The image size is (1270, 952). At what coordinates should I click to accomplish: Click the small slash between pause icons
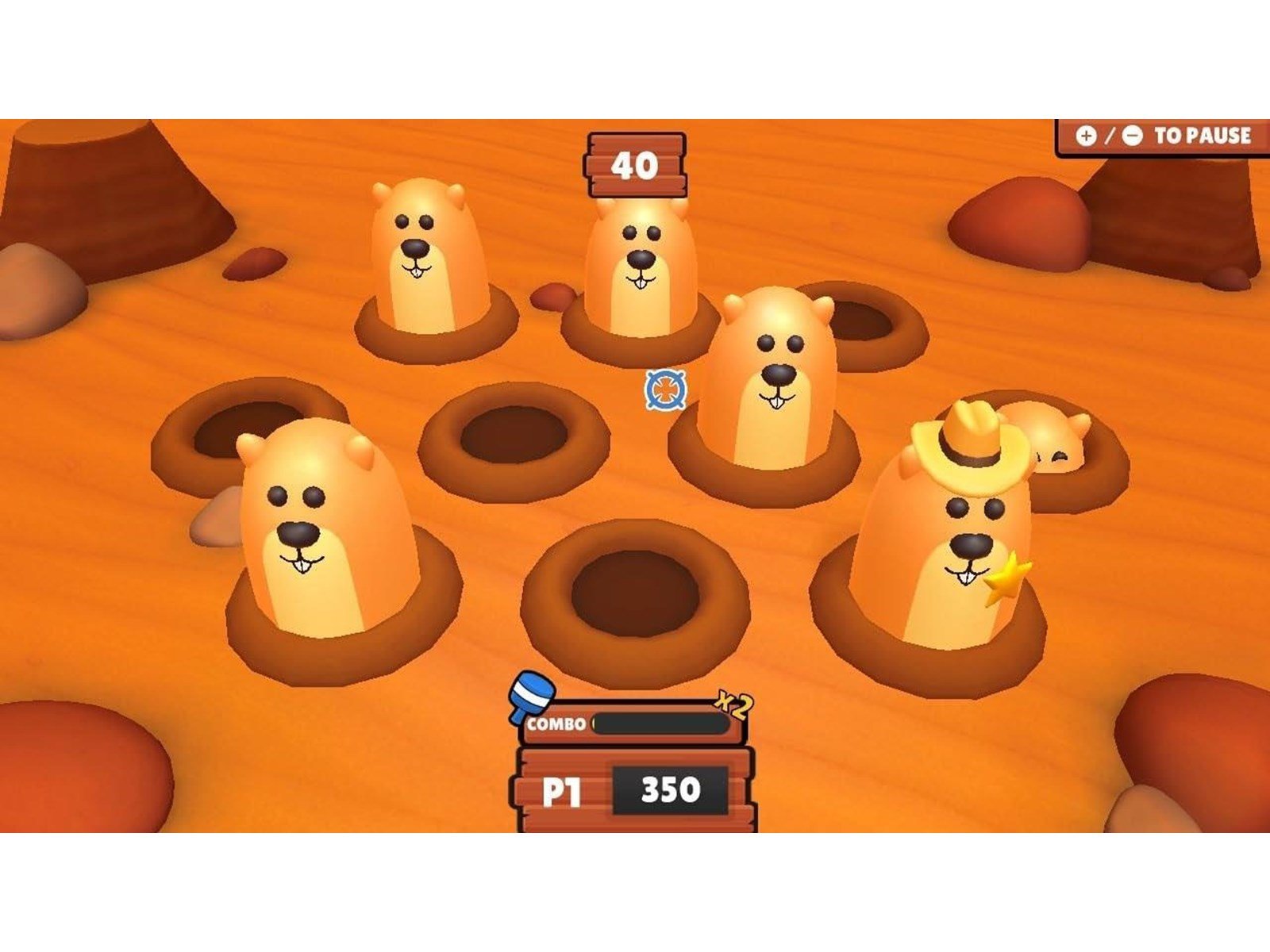(1110, 136)
